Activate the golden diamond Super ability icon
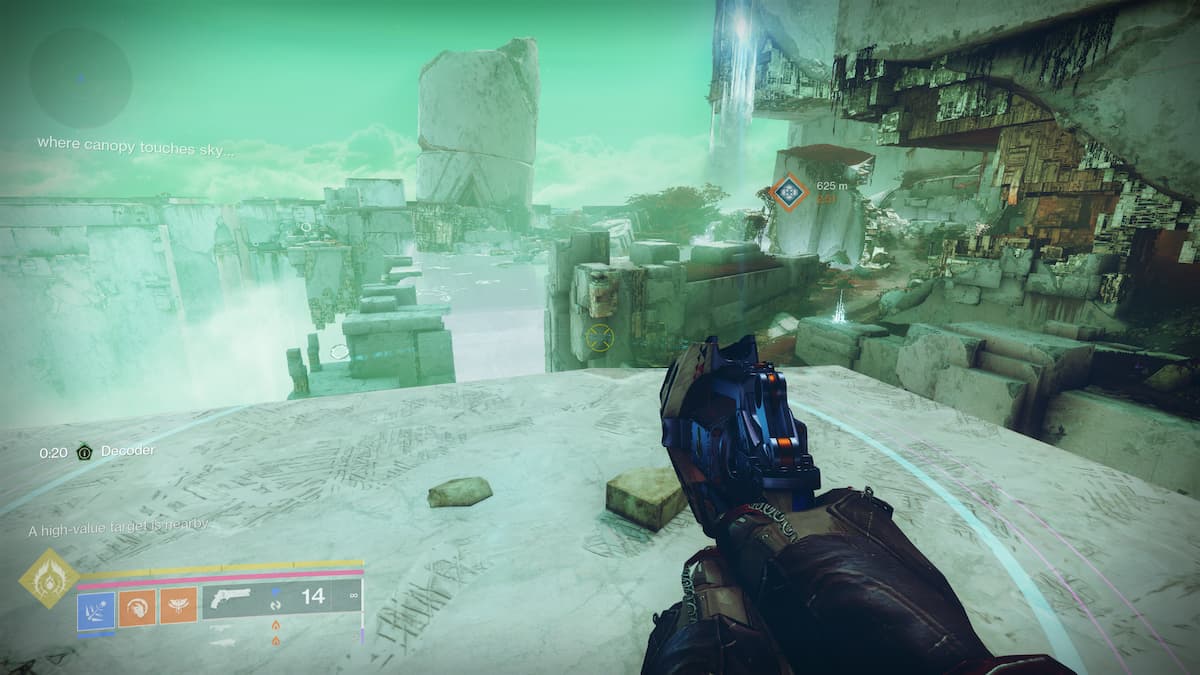The image size is (1200, 675). point(49,578)
